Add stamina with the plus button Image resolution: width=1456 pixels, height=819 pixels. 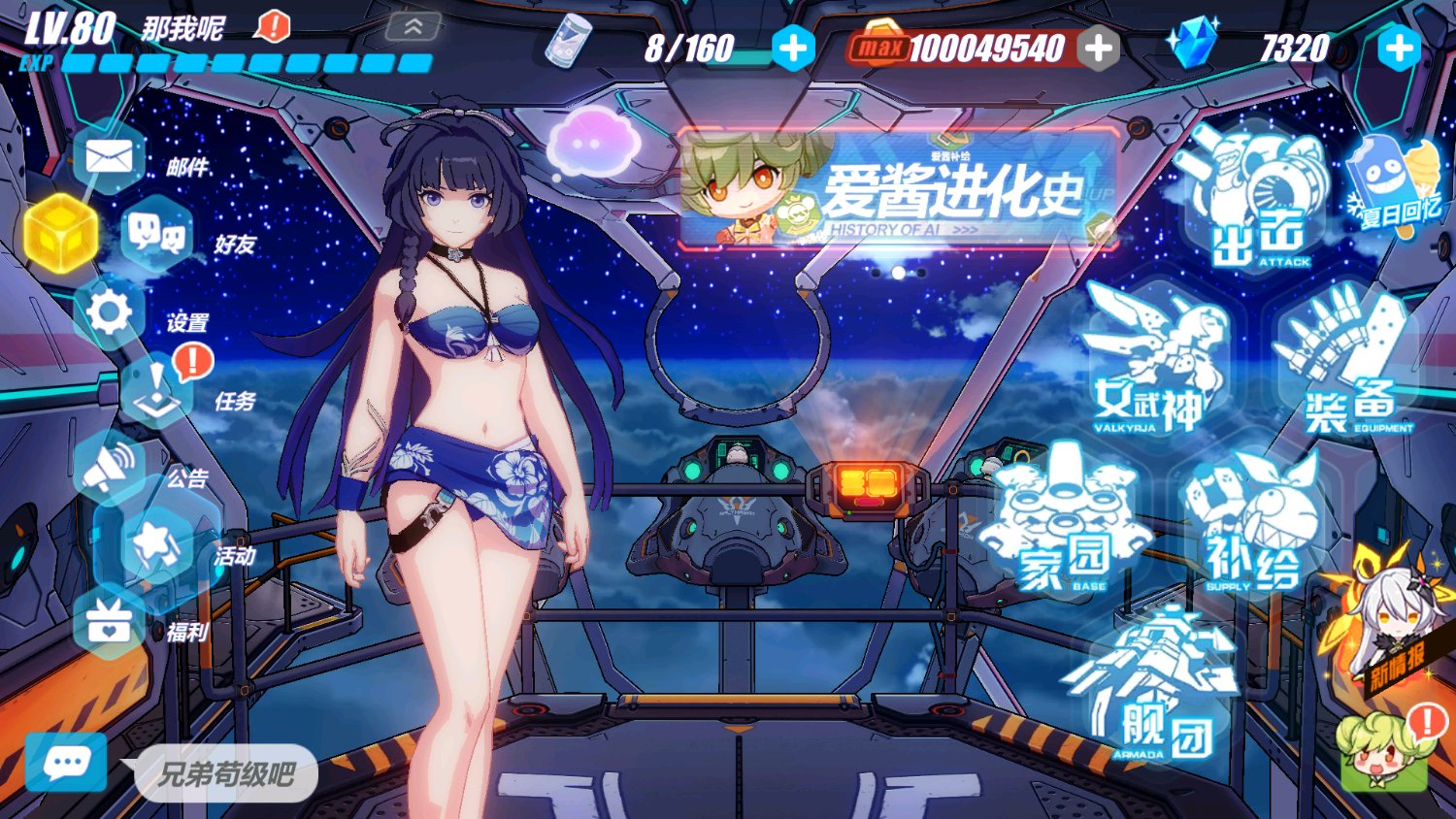(793, 48)
